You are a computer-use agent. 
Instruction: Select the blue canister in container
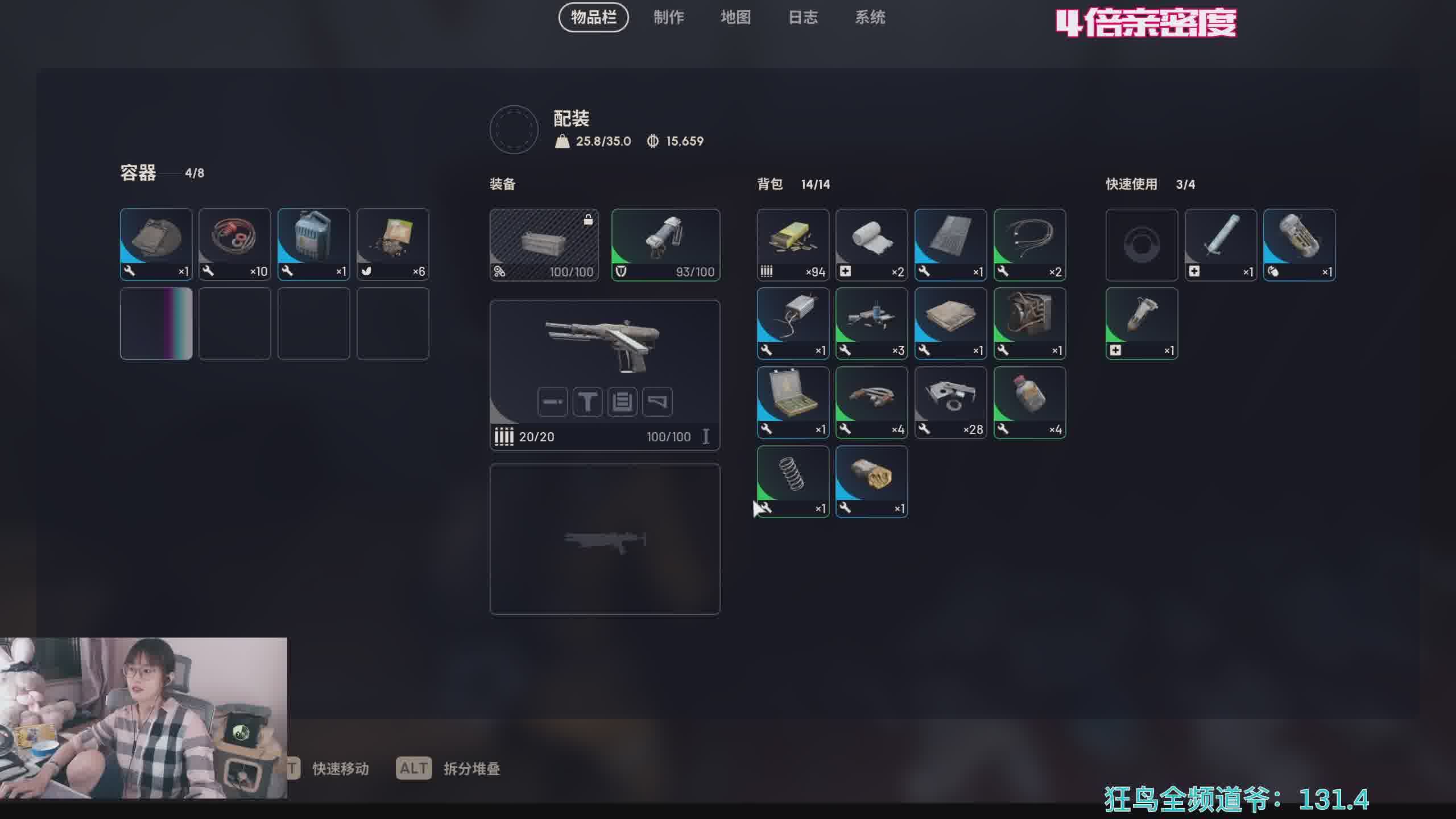coord(313,245)
